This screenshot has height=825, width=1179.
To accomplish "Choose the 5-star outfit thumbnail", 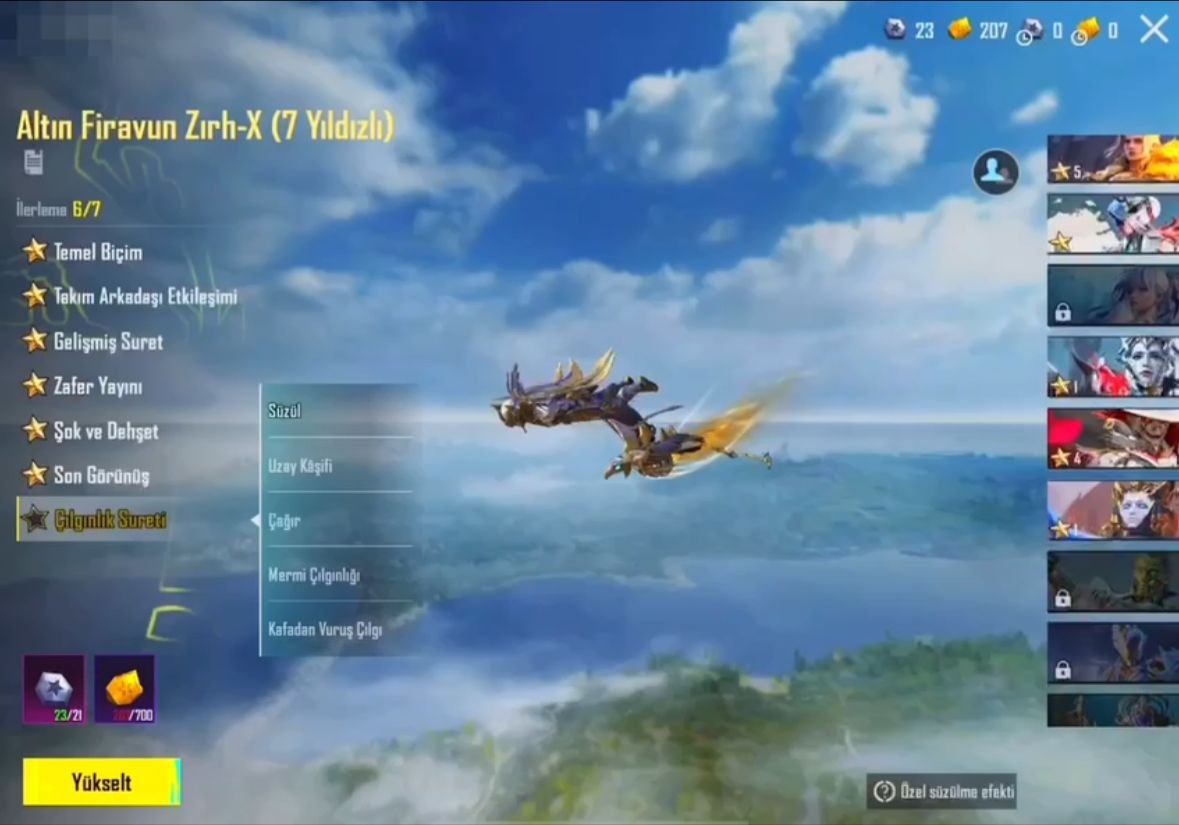I will [x=1112, y=159].
